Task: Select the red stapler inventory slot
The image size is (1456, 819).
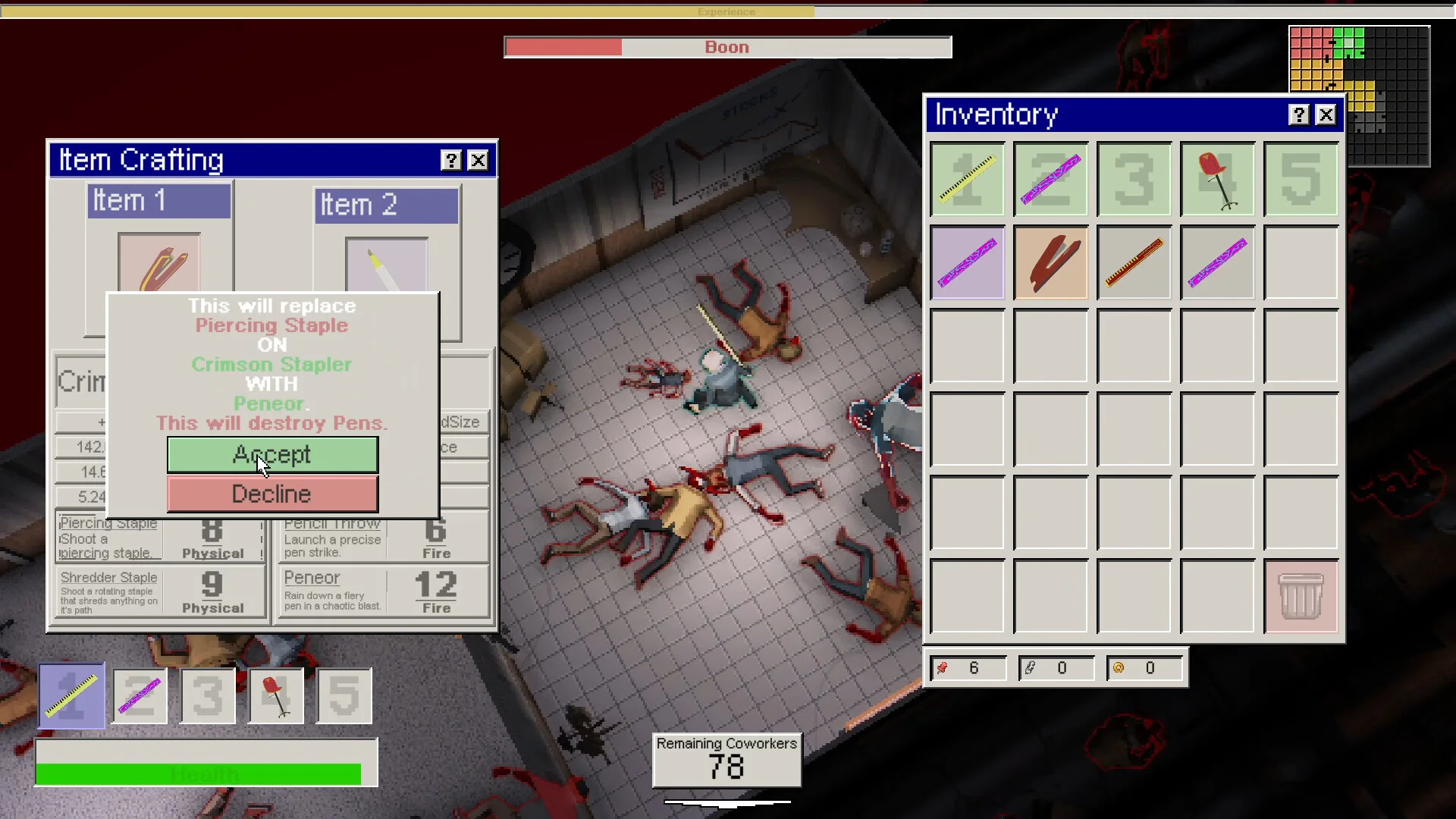Action: 1051,262
